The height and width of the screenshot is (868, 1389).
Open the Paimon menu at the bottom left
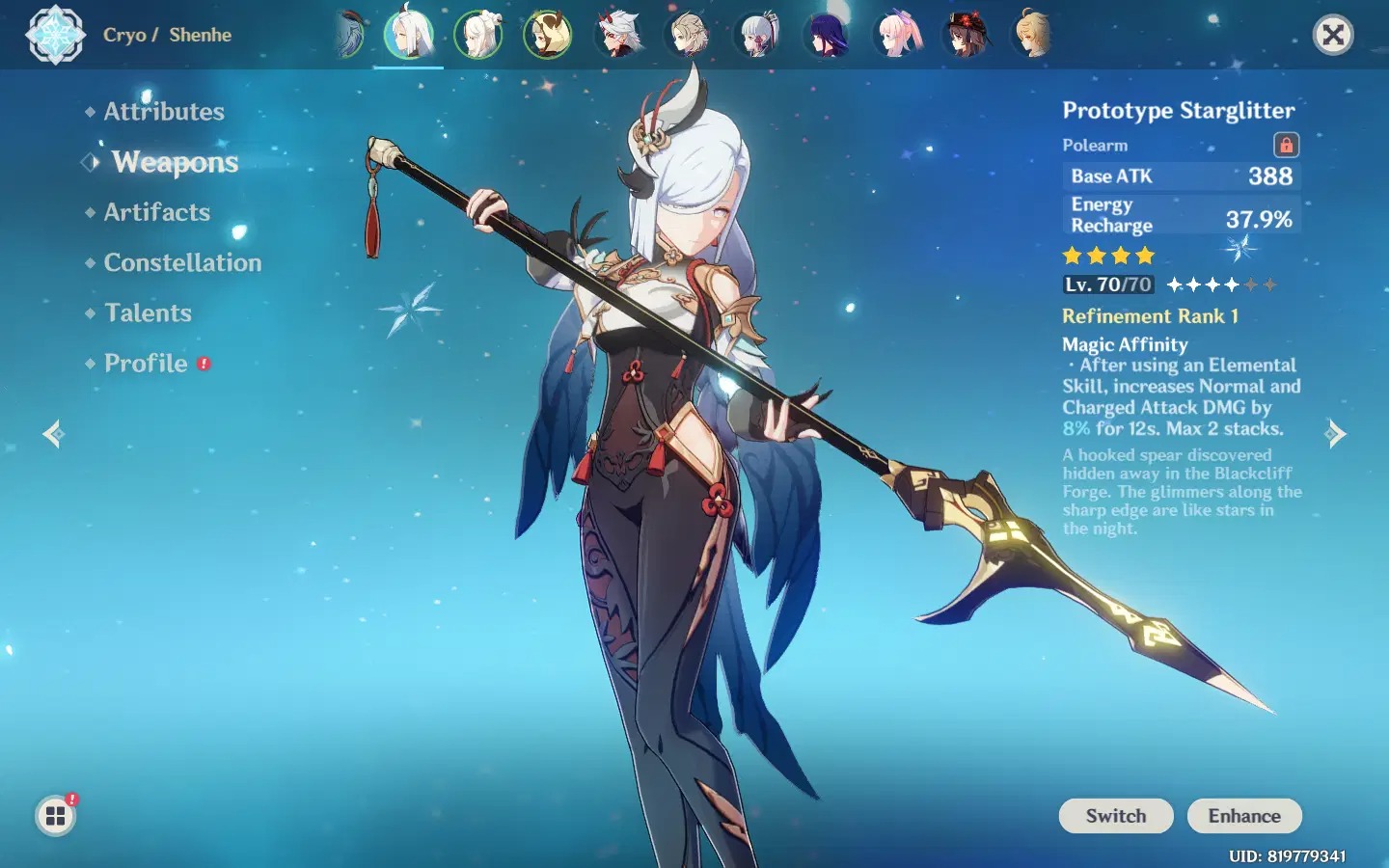point(55,815)
